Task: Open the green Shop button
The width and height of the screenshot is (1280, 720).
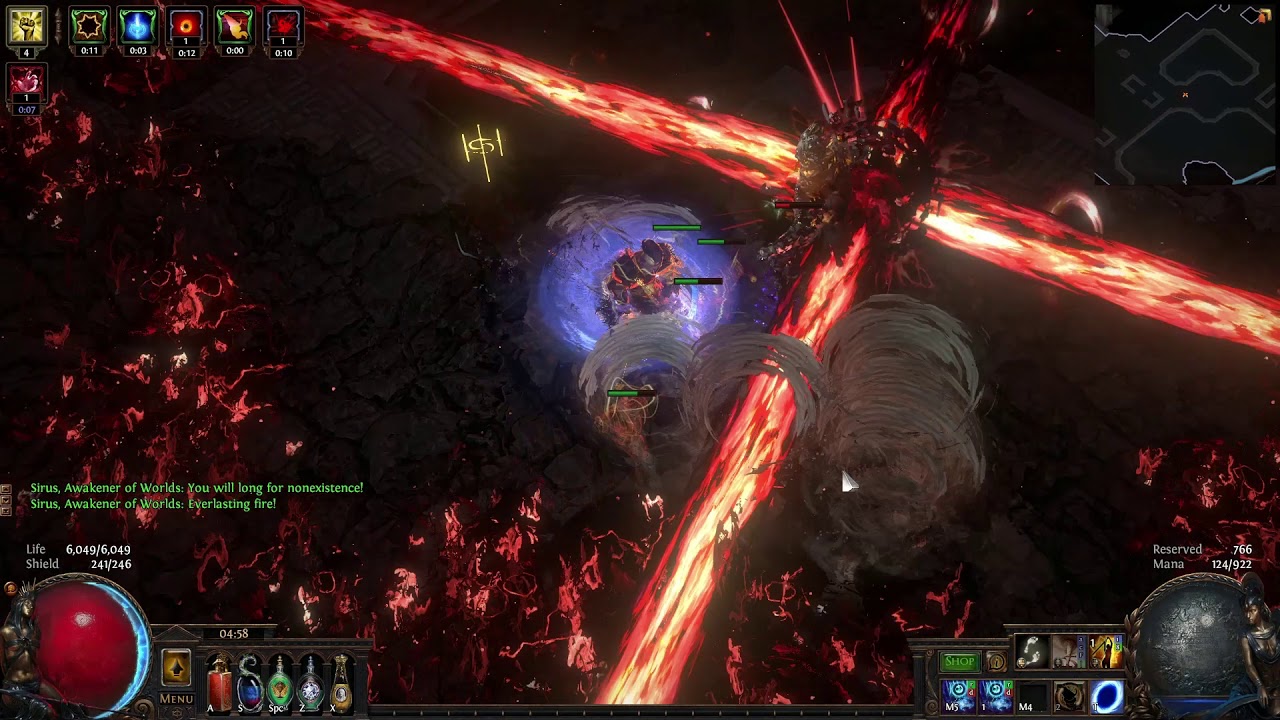Action: point(959,661)
